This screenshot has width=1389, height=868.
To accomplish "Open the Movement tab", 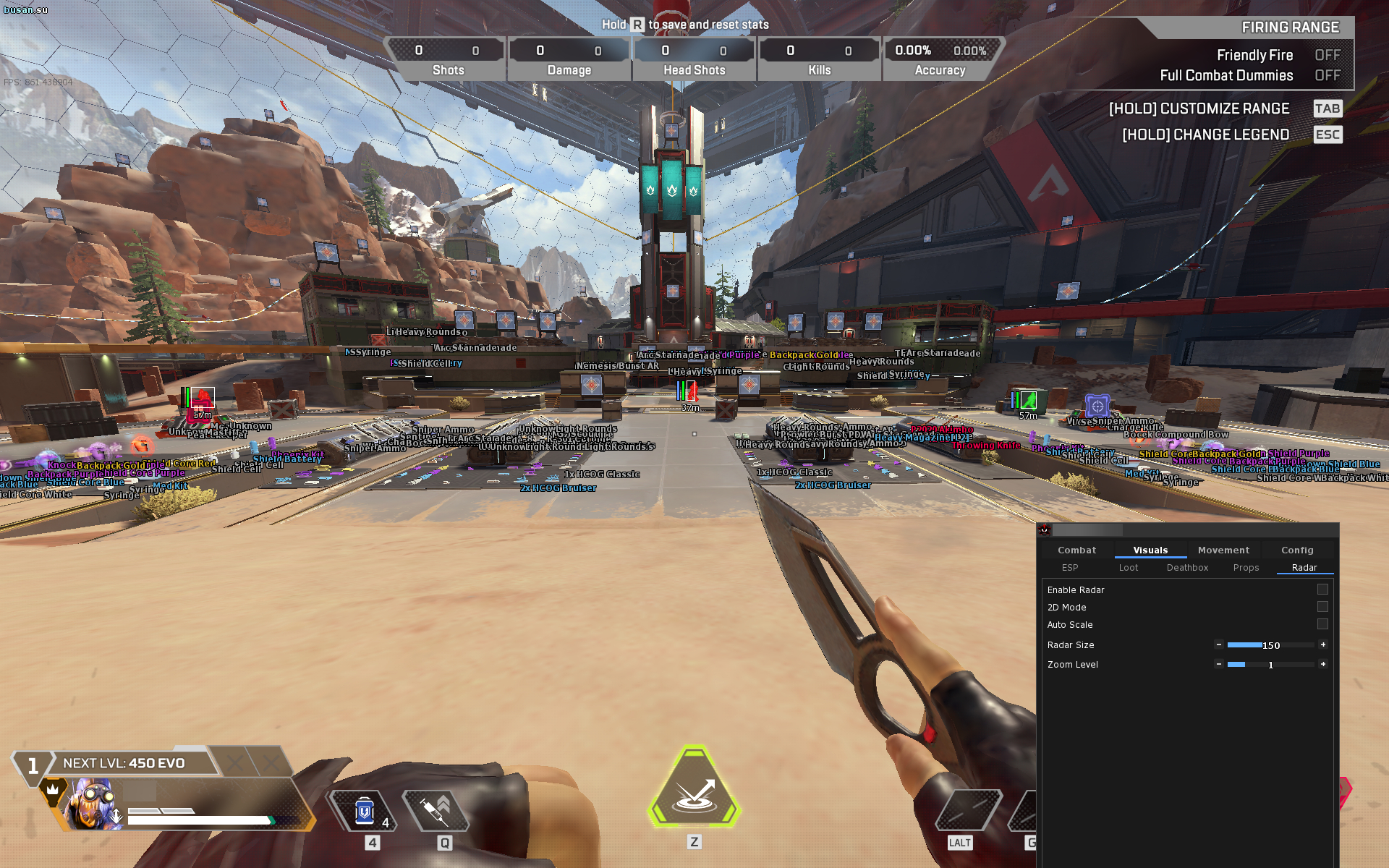I will [1223, 550].
